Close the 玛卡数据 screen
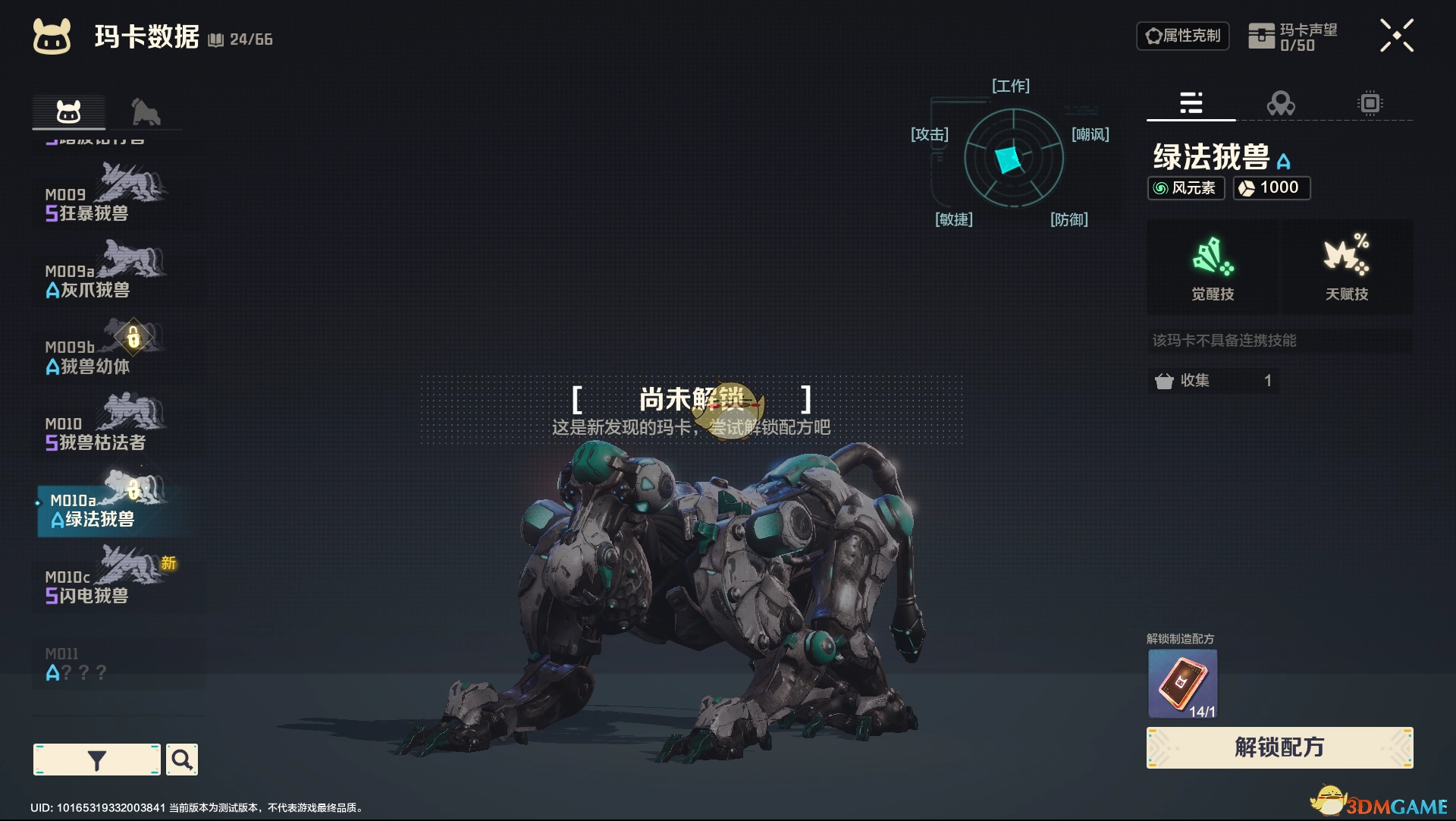Screen dimensions: 1456x821 point(1396,36)
